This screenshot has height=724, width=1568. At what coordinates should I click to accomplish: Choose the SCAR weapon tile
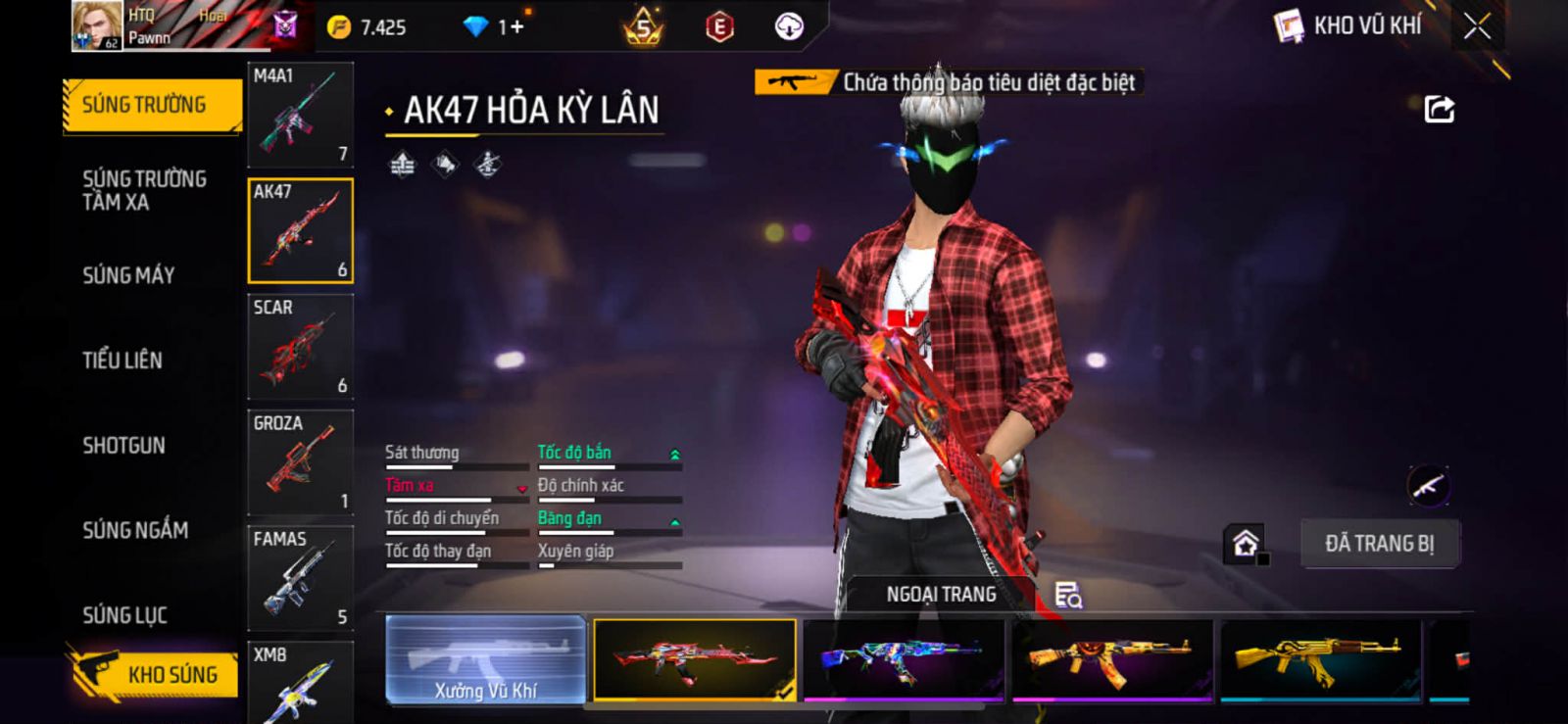pos(300,346)
